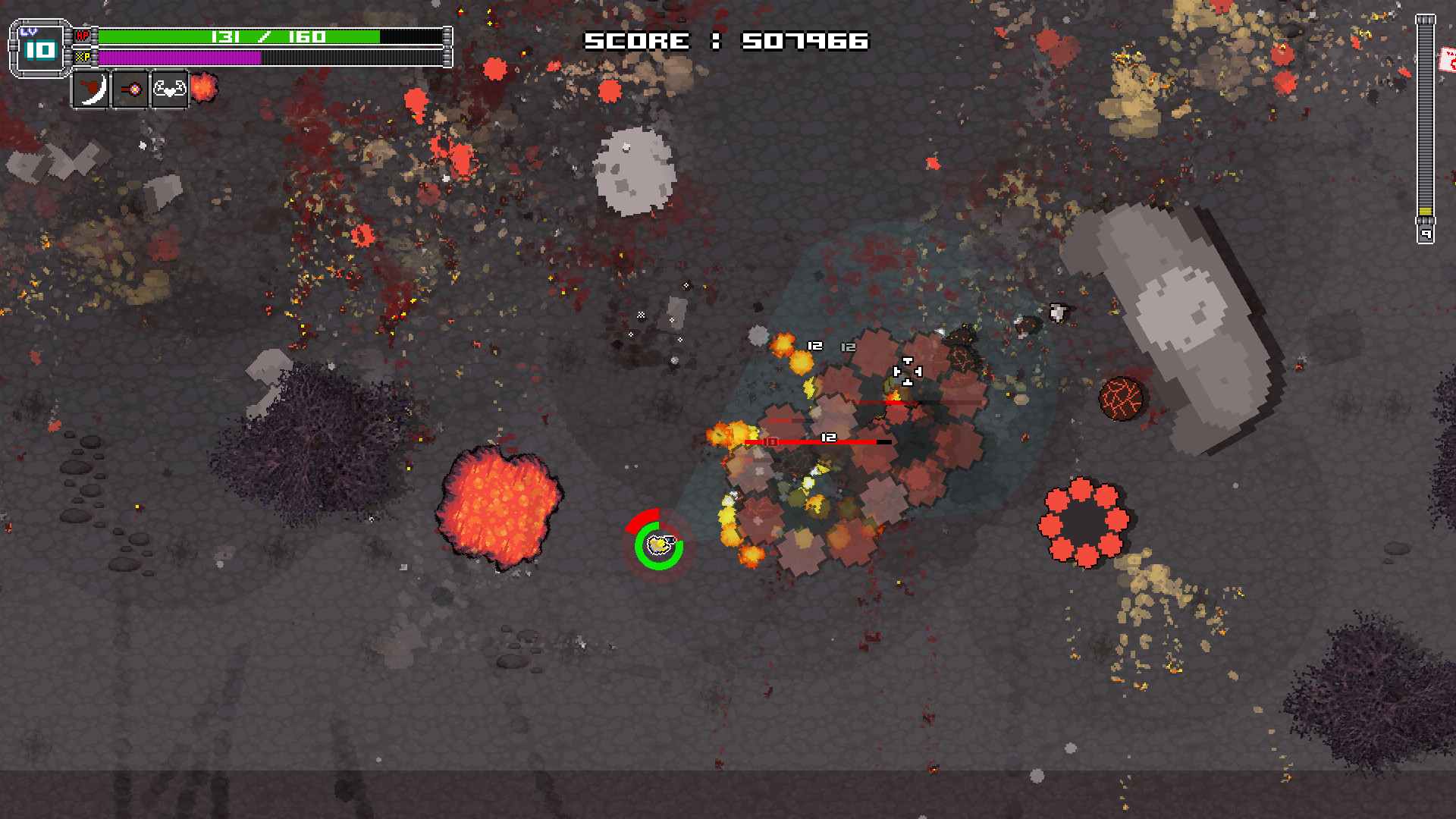
Task: Click the red HP label icon
Action: point(83,34)
